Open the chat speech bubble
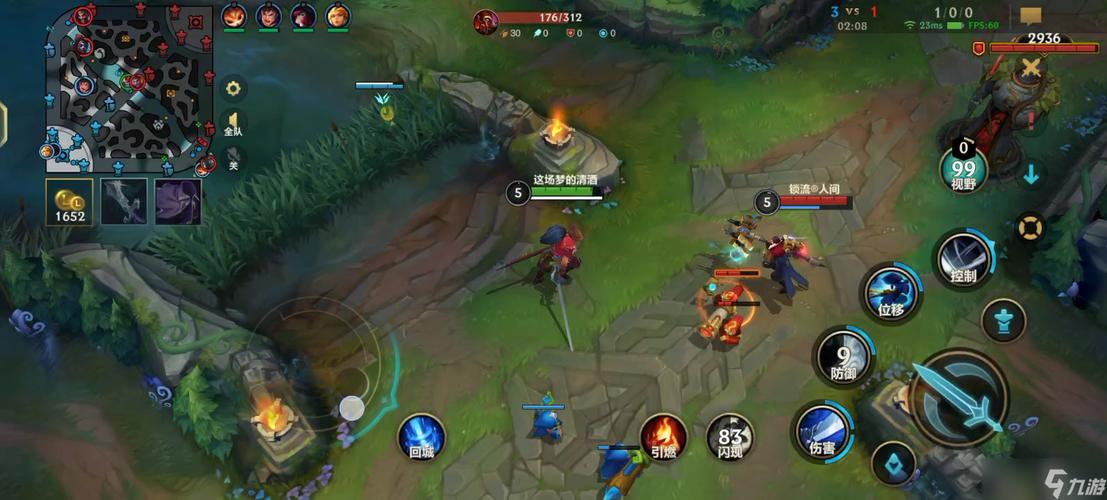Viewport: 1107px width, 500px height. point(1031,16)
